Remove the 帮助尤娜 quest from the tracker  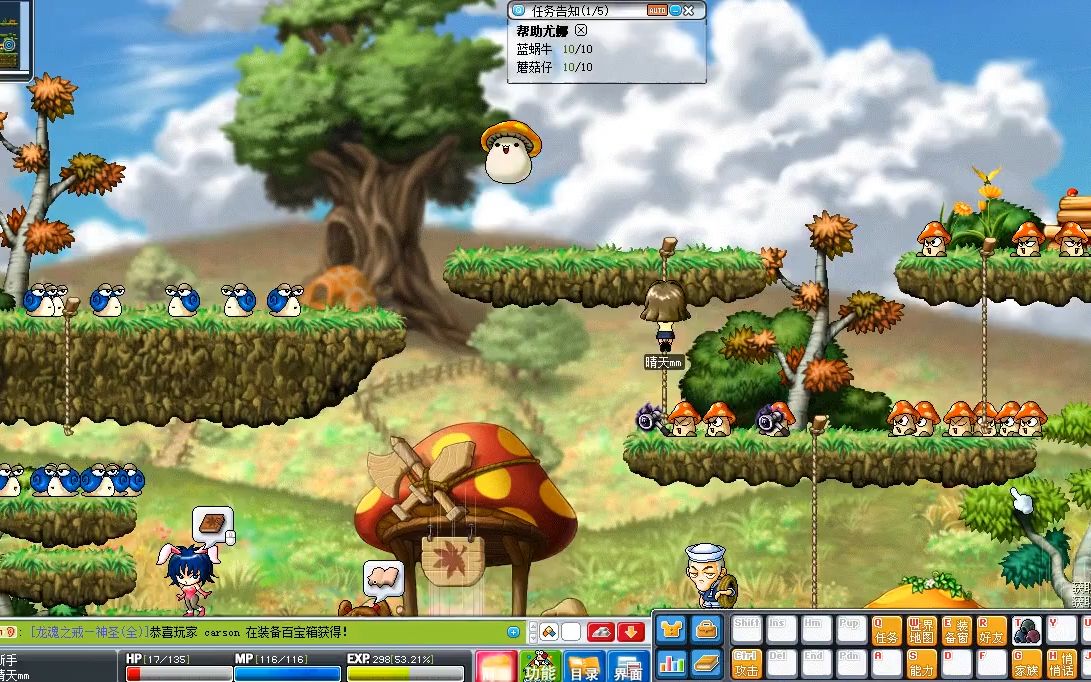pyautogui.click(x=581, y=31)
